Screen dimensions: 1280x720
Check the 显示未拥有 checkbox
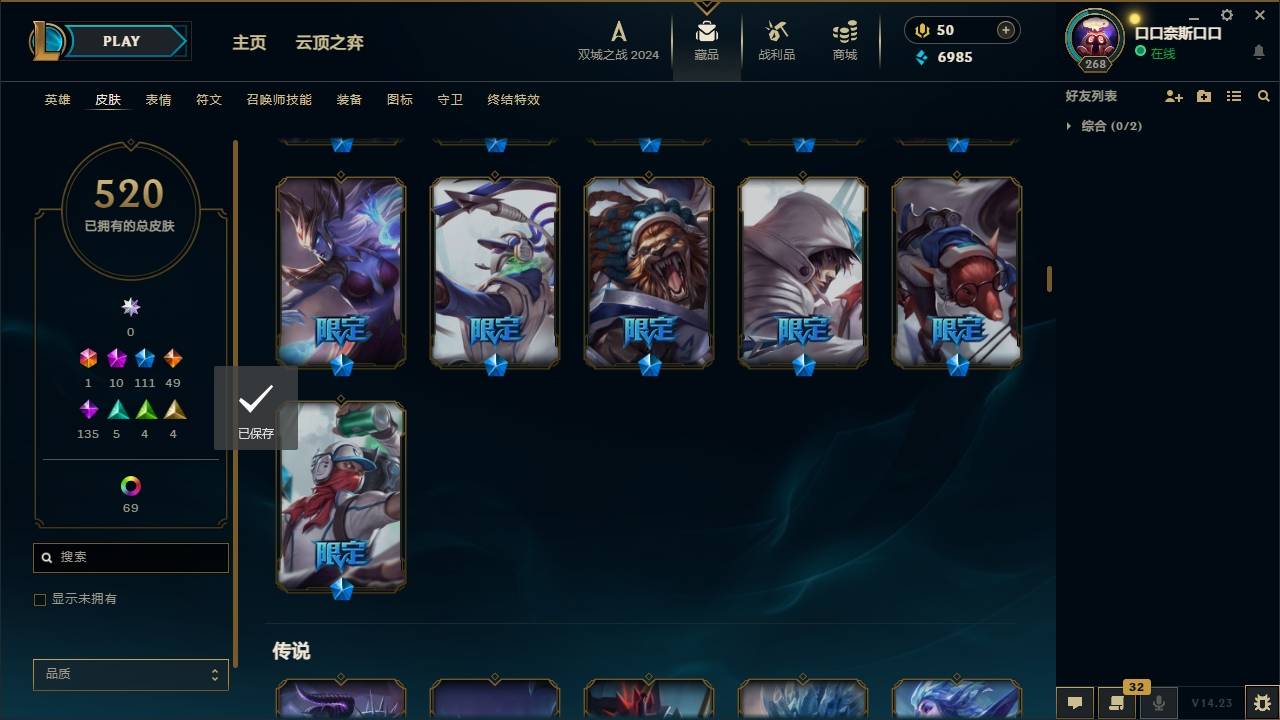40,599
